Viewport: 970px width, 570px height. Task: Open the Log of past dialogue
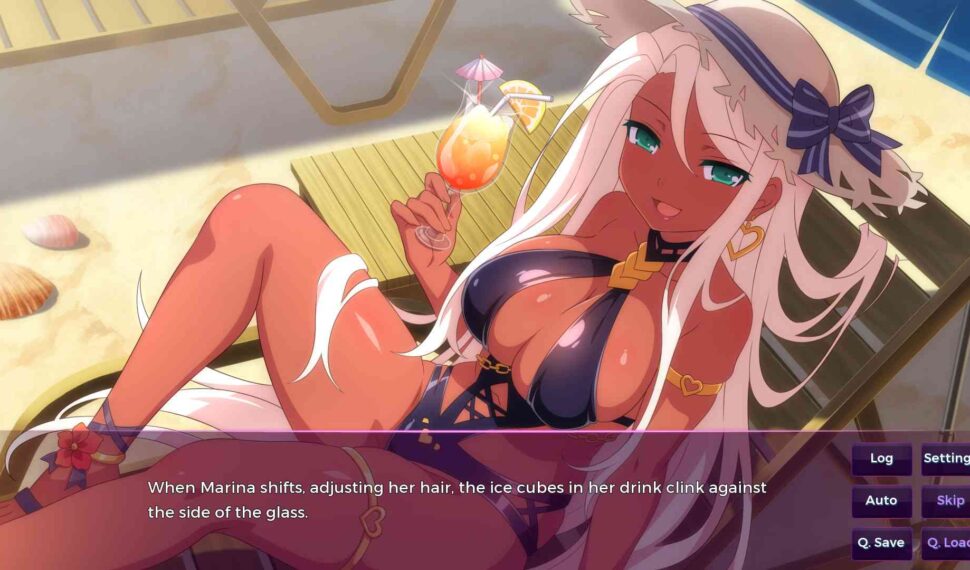(x=881, y=459)
